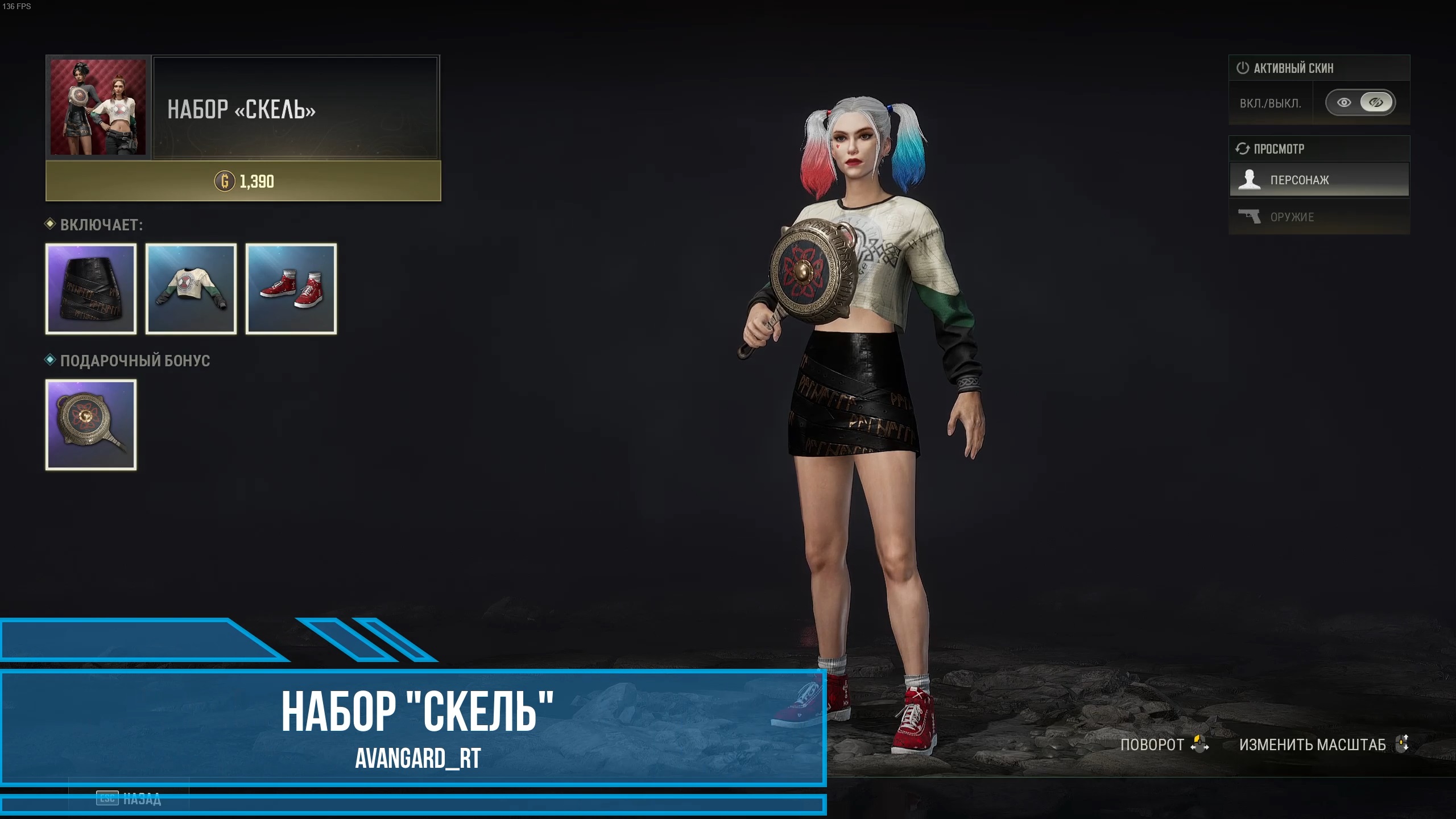Viewport: 1456px width, 819px height.
Task: Toggle the active skin on/off switch
Action: pos(1360,102)
